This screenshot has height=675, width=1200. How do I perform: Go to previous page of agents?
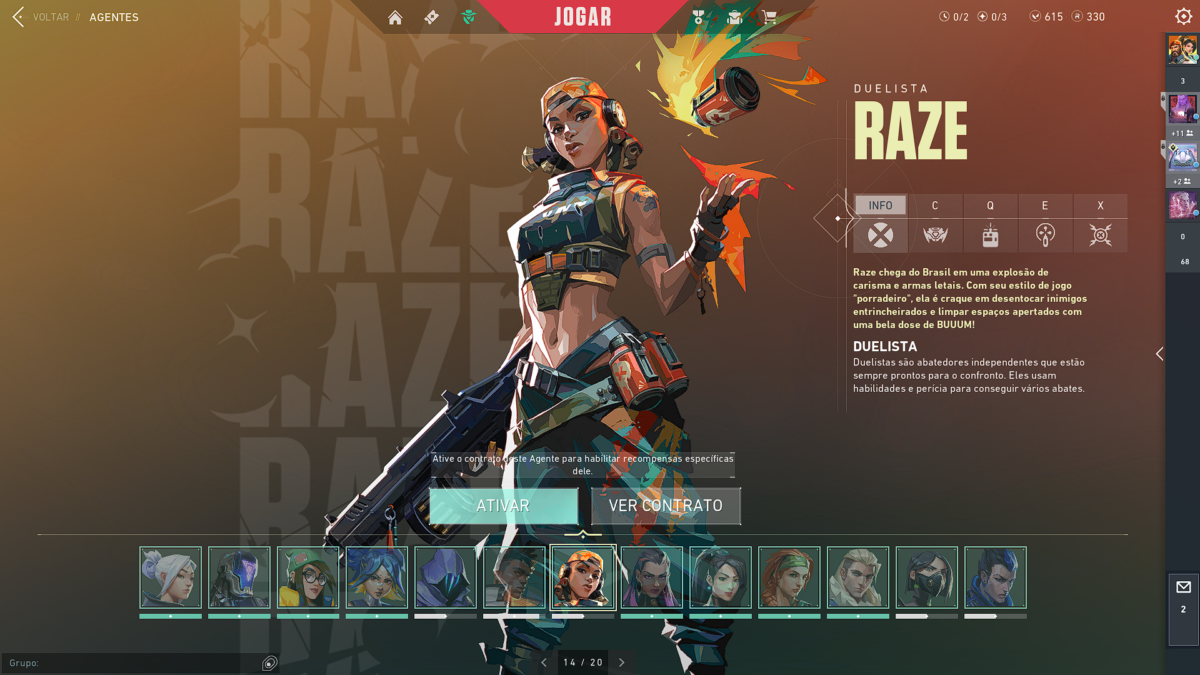544,662
